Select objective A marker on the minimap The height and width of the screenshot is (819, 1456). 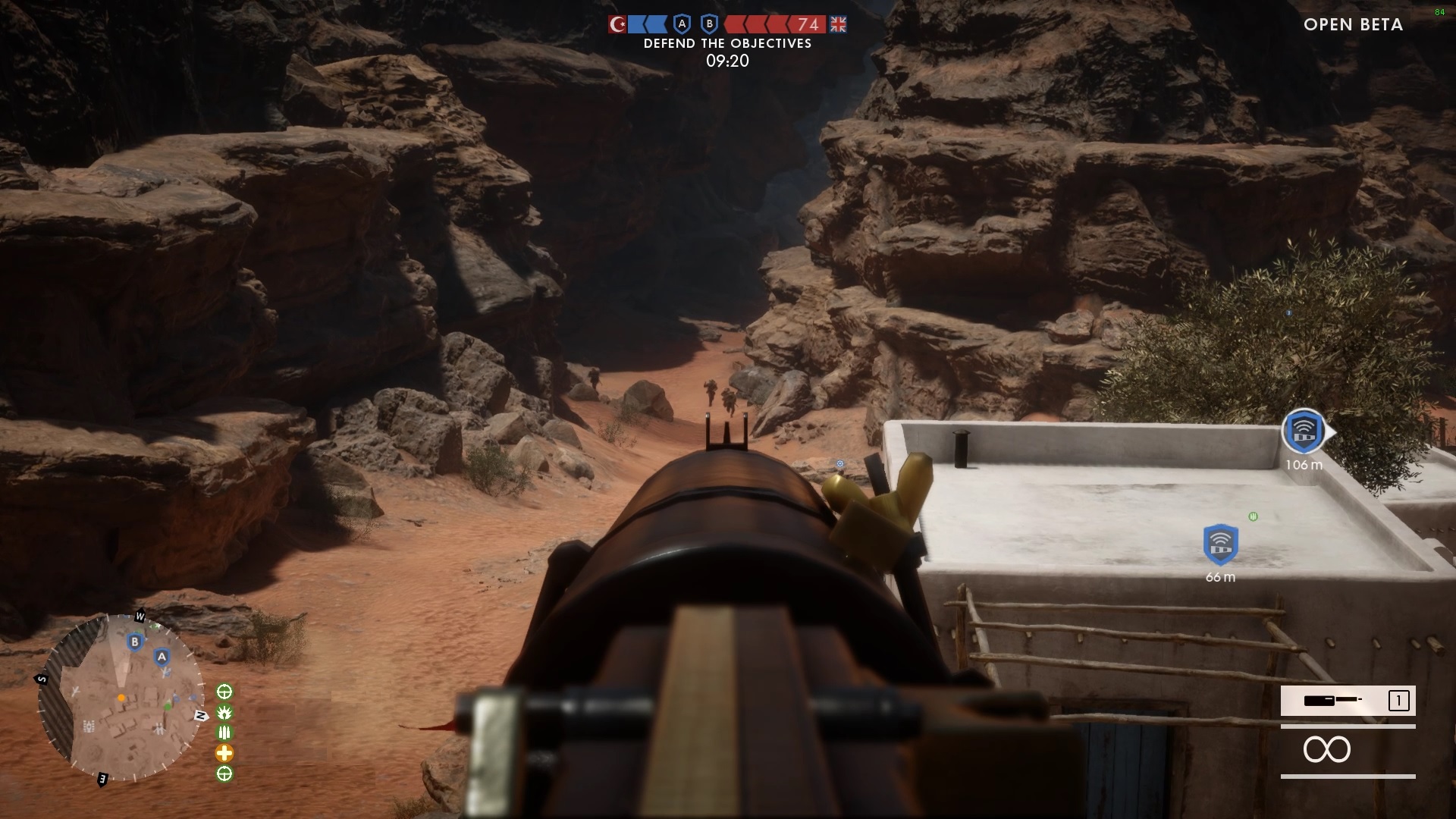[x=162, y=657]
